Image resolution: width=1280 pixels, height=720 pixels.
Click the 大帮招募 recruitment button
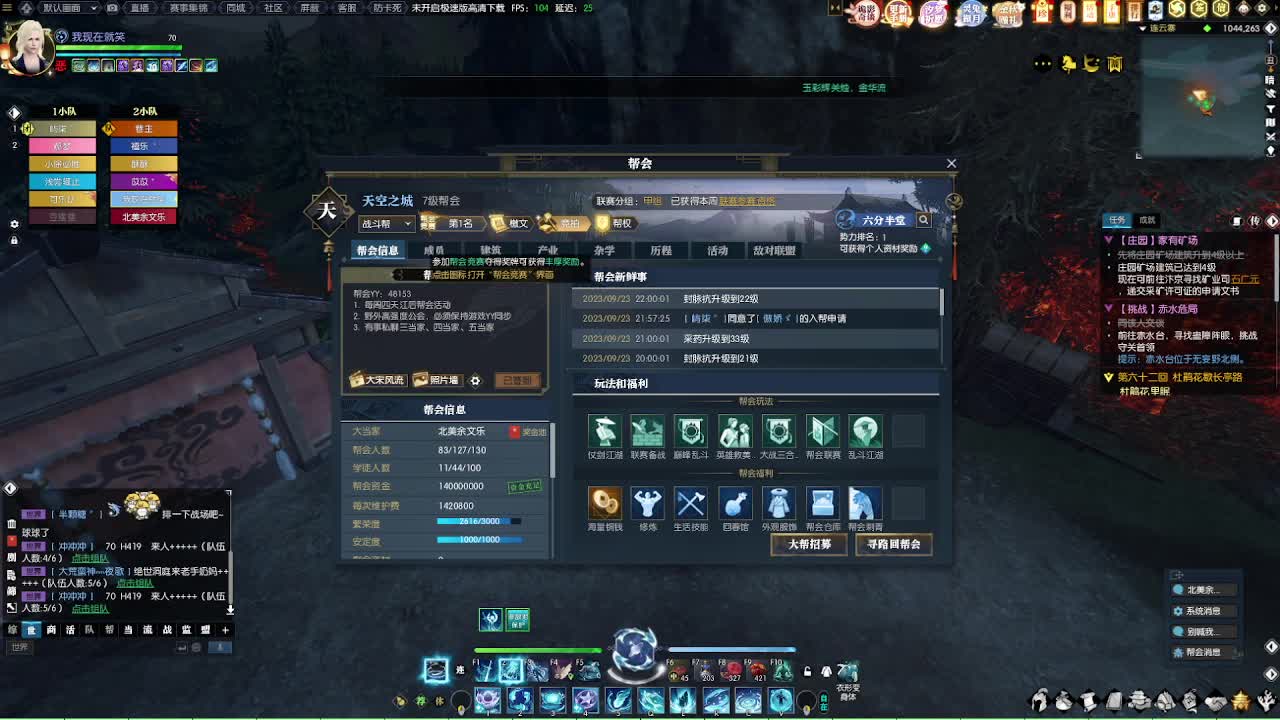pos(808,545)
